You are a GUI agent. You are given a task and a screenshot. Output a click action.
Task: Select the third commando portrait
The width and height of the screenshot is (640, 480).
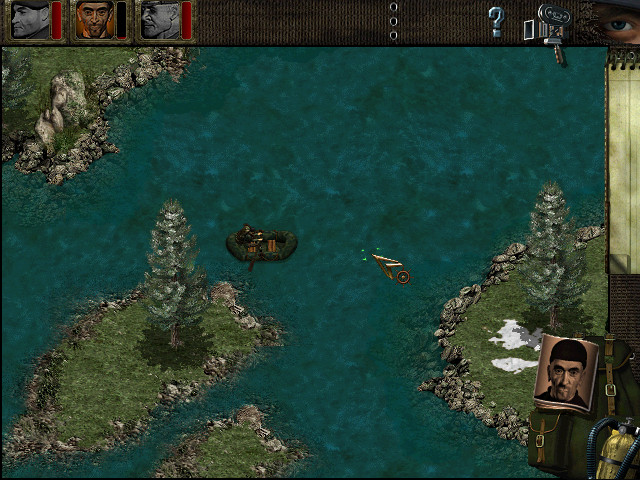(159, 20)
